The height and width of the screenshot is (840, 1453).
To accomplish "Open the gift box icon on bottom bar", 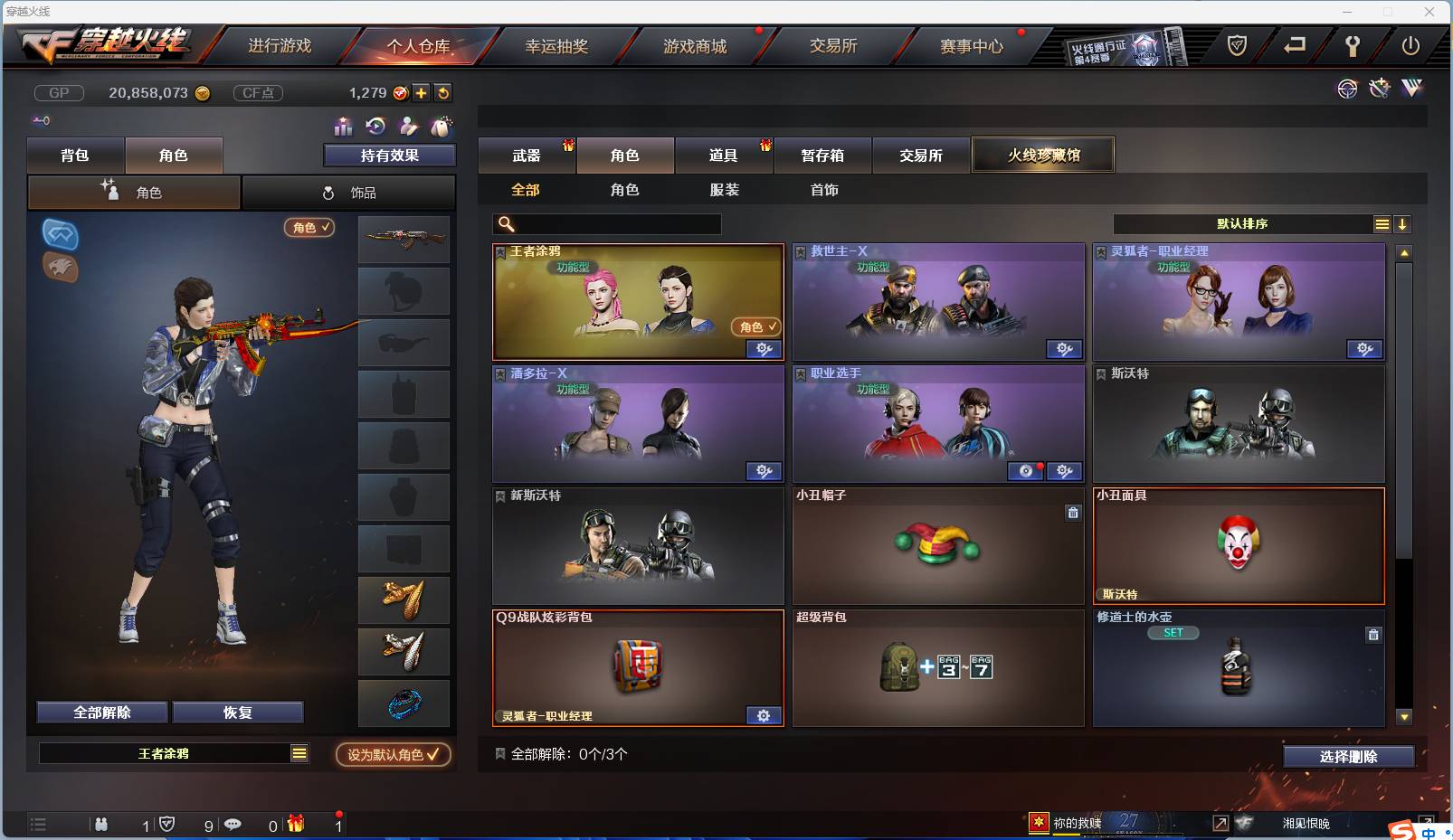I will [x=292, y=825].
